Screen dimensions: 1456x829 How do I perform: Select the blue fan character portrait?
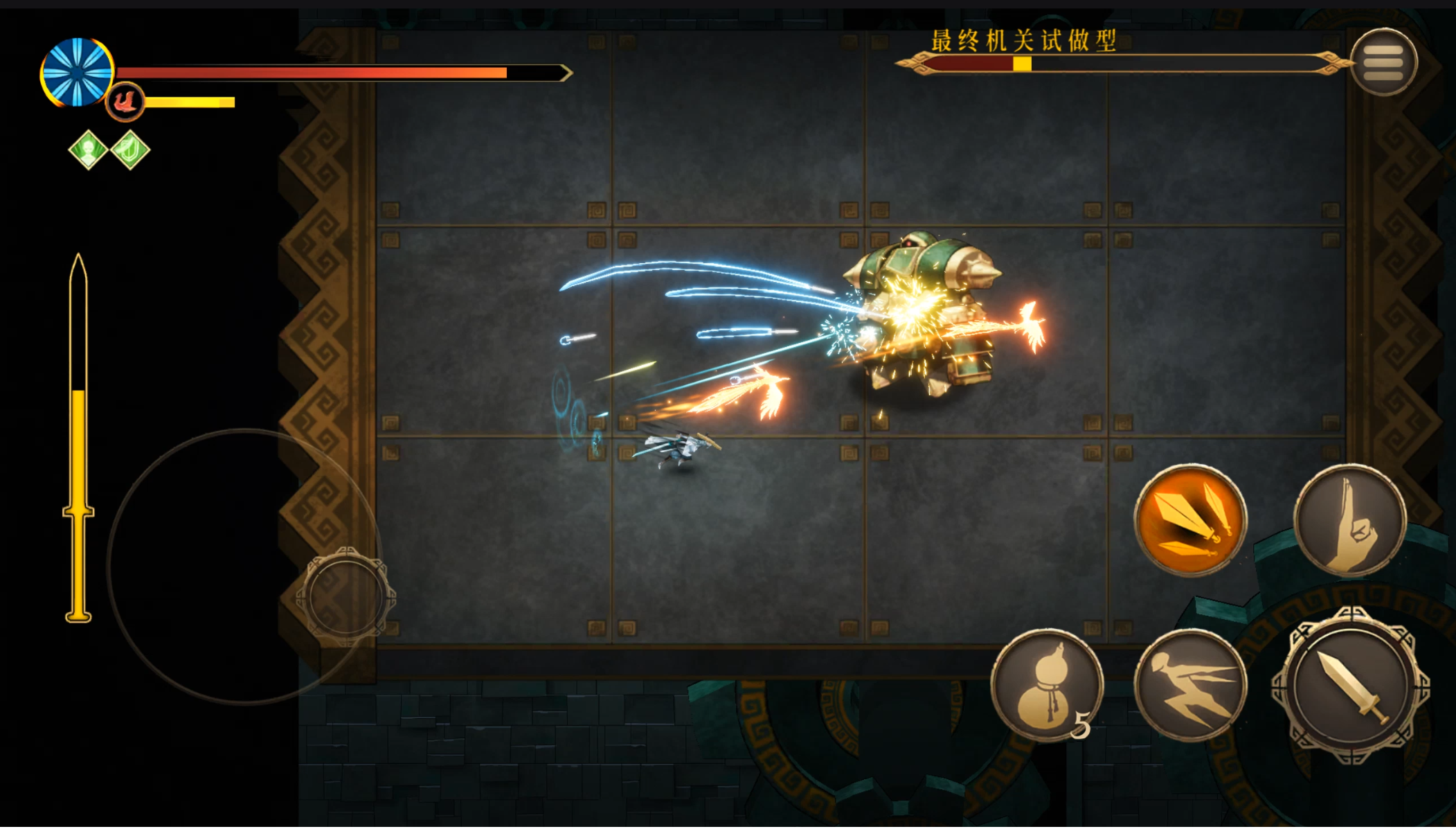click(77, 73)
